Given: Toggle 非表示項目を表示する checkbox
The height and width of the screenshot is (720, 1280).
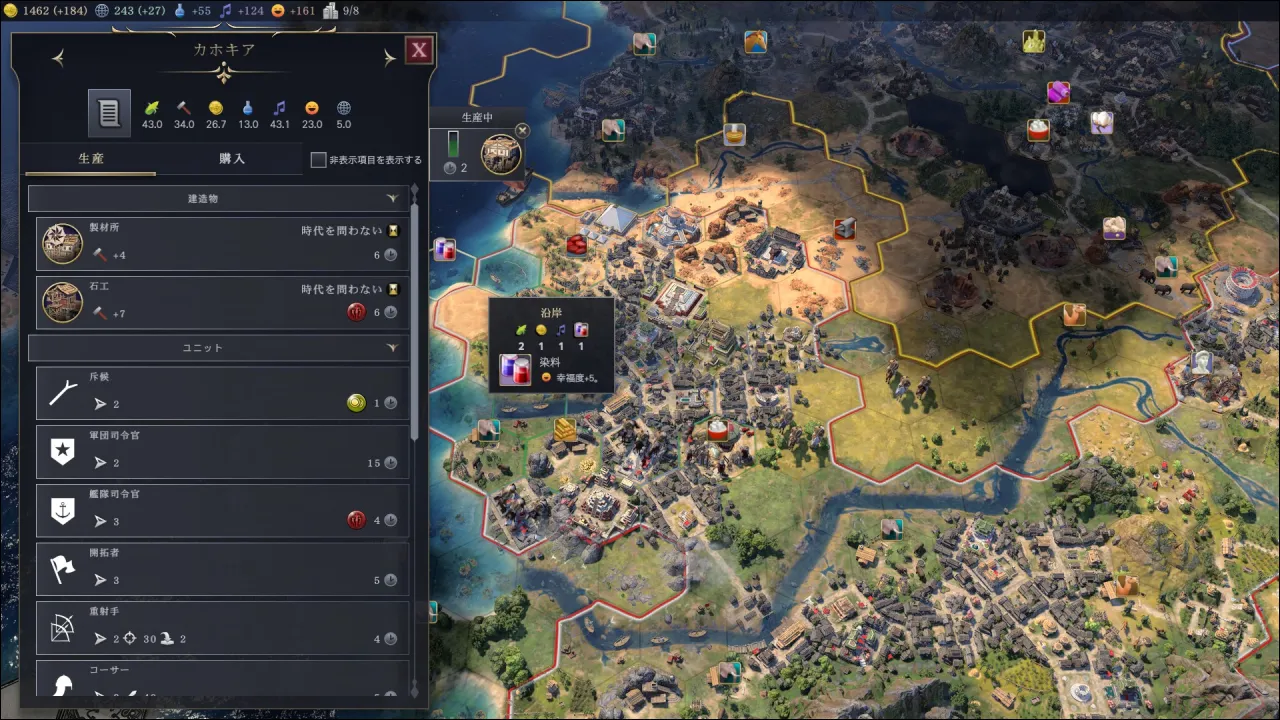Looking at the screenshot, I should [x=319, y=160].
